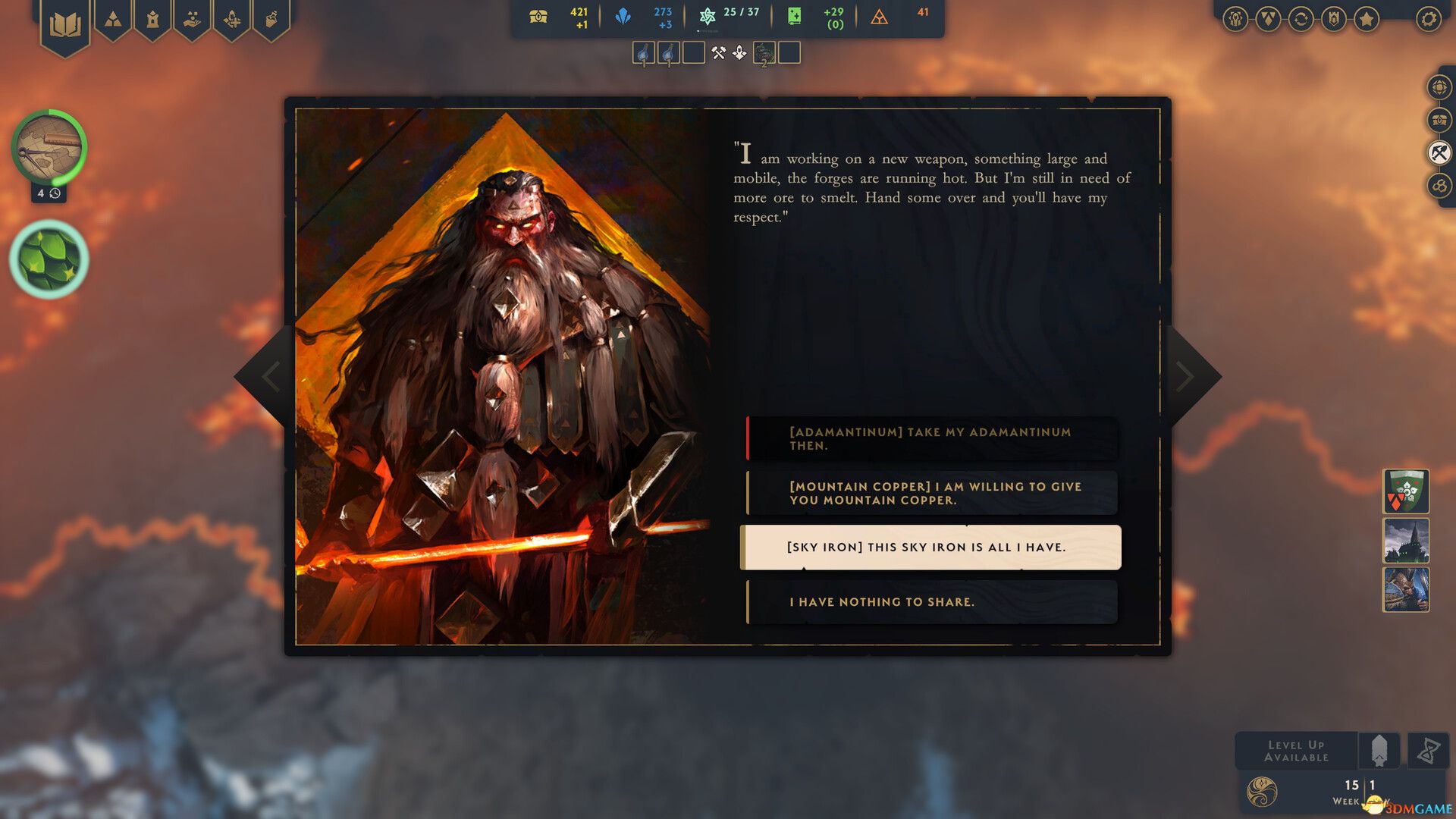
Task: Flip to the next page with the right arrow
Action: click(1185, 377)
